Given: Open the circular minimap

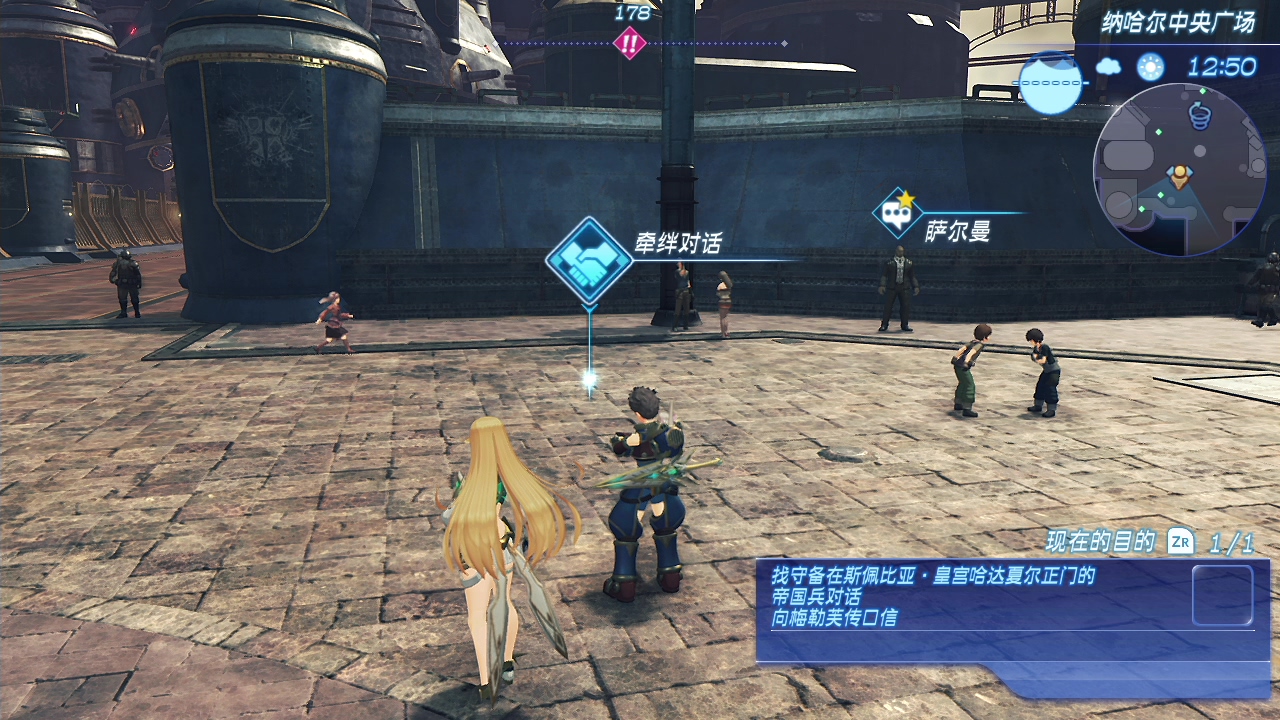Looking at the screenshot, I should tap(1179, 170).
